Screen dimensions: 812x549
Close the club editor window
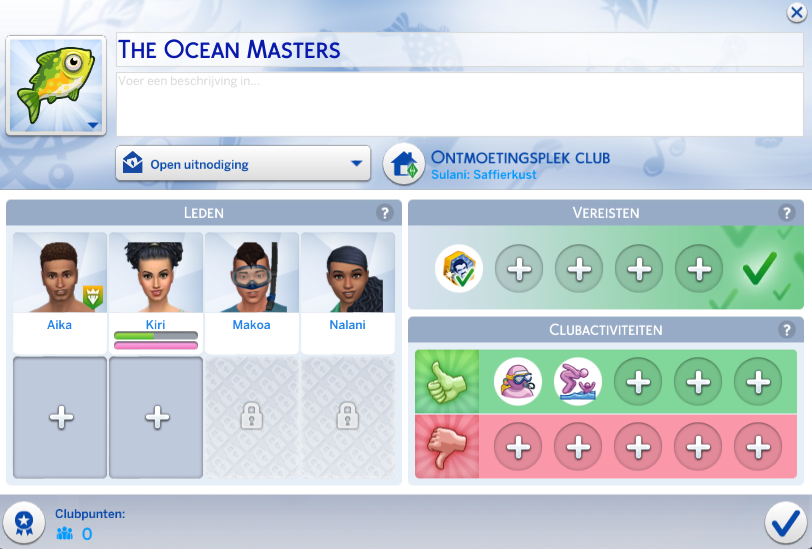[796, 13]
